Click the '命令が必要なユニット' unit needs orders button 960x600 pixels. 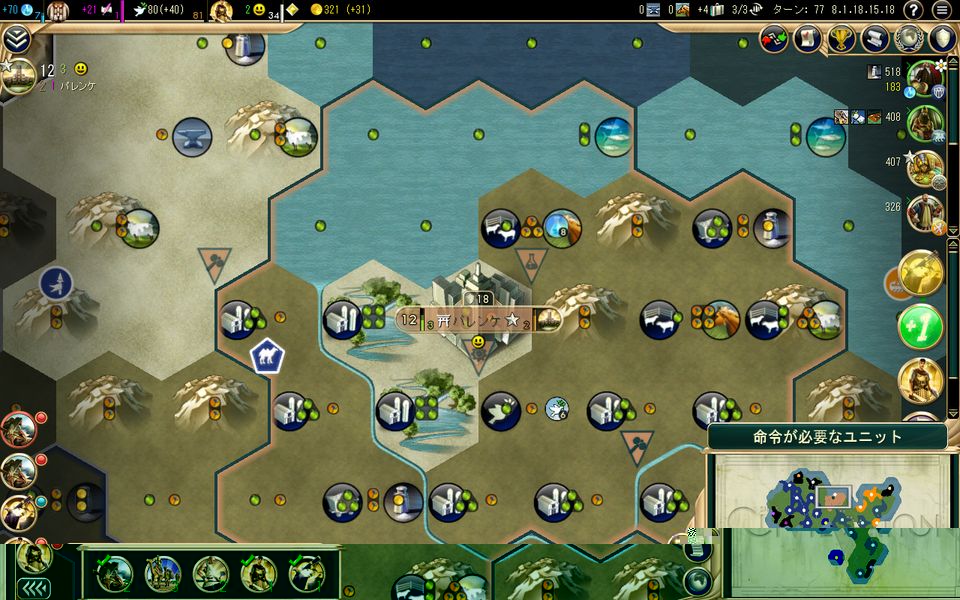[826, 437]
